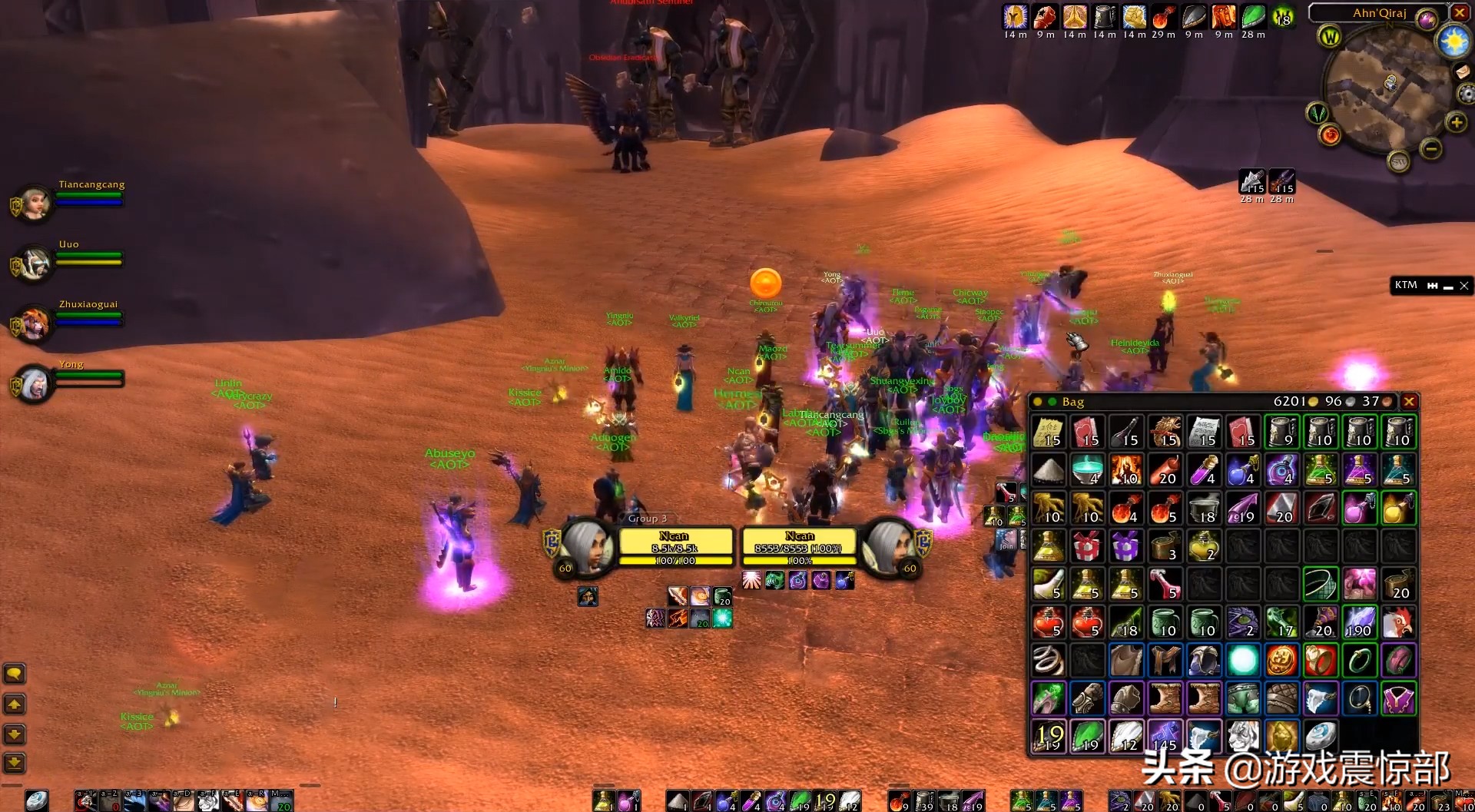The image size is (1475, 812).
Task: Select Zhuxiaoguai's party frame
Action: pos(34,323)
